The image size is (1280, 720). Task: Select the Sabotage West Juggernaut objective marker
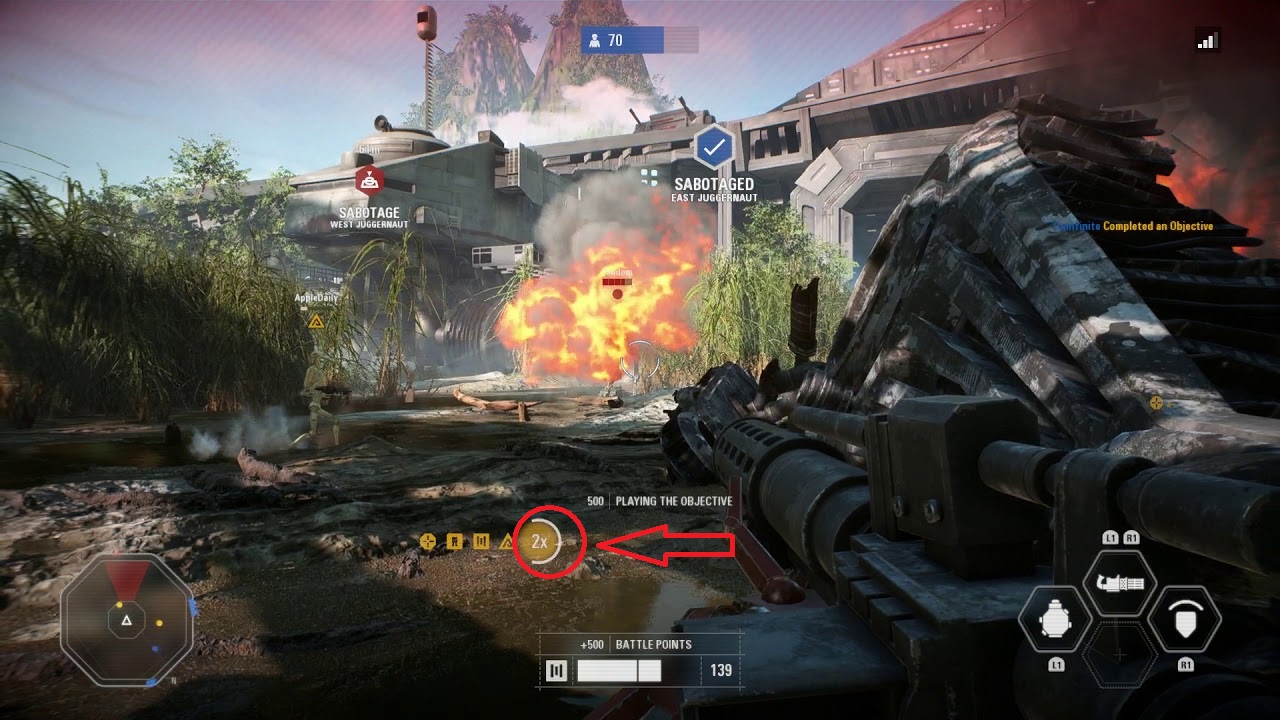pyautogui.click(x=370, y=180)
